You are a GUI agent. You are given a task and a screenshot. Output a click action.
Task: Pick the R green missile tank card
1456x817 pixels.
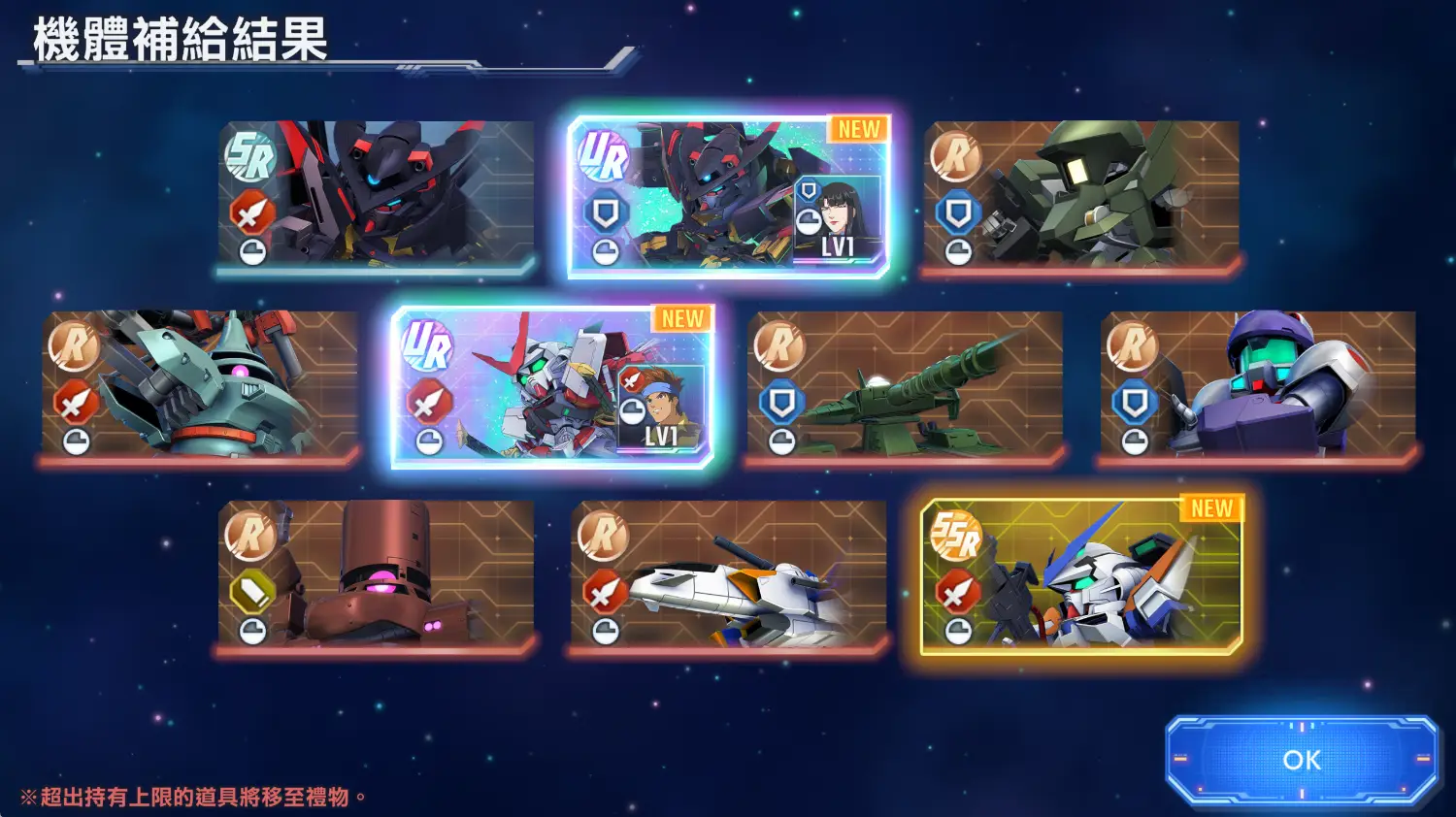[x=905, y=385]
